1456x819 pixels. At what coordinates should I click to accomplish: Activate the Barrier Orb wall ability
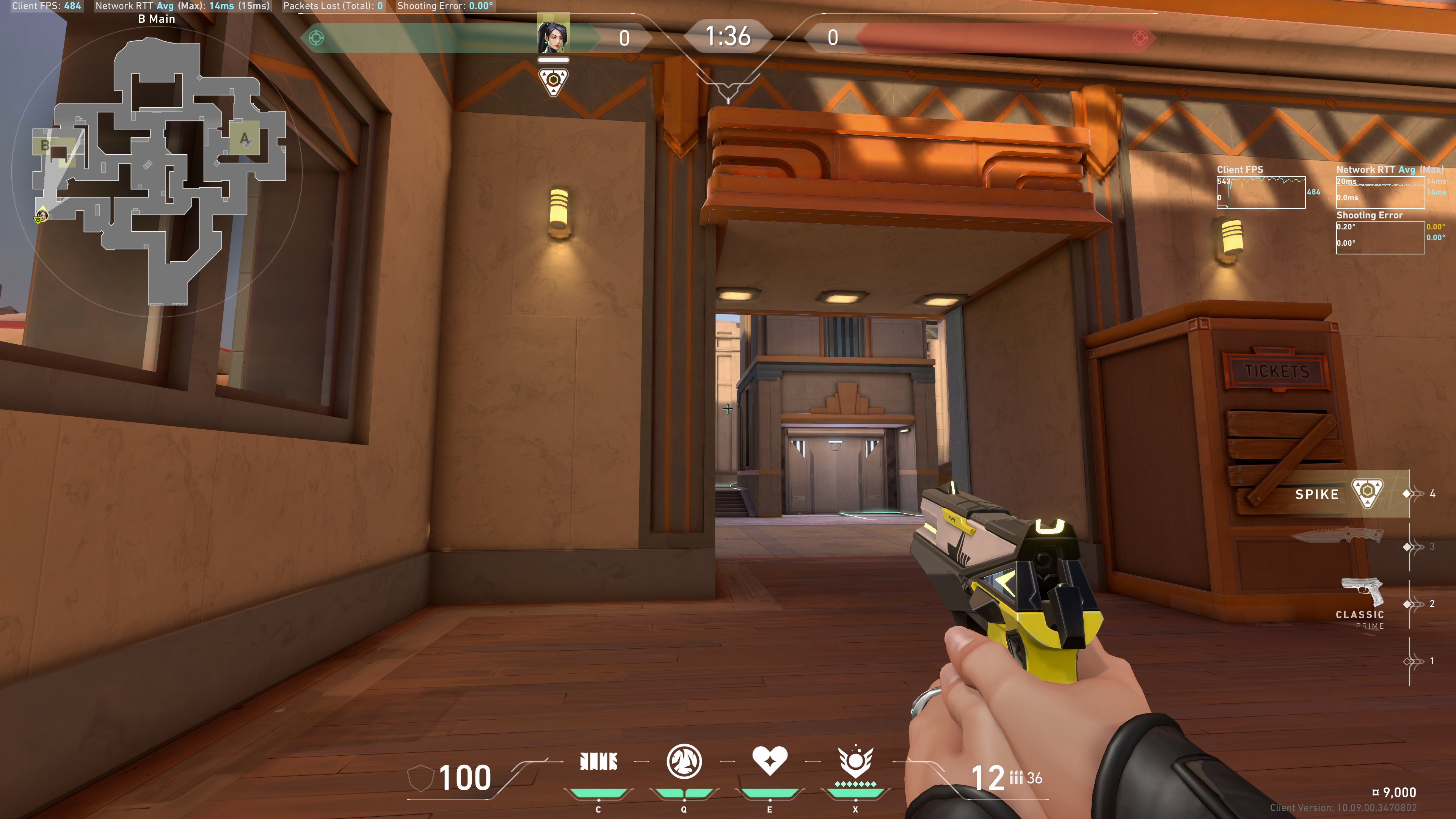point(599,761)
